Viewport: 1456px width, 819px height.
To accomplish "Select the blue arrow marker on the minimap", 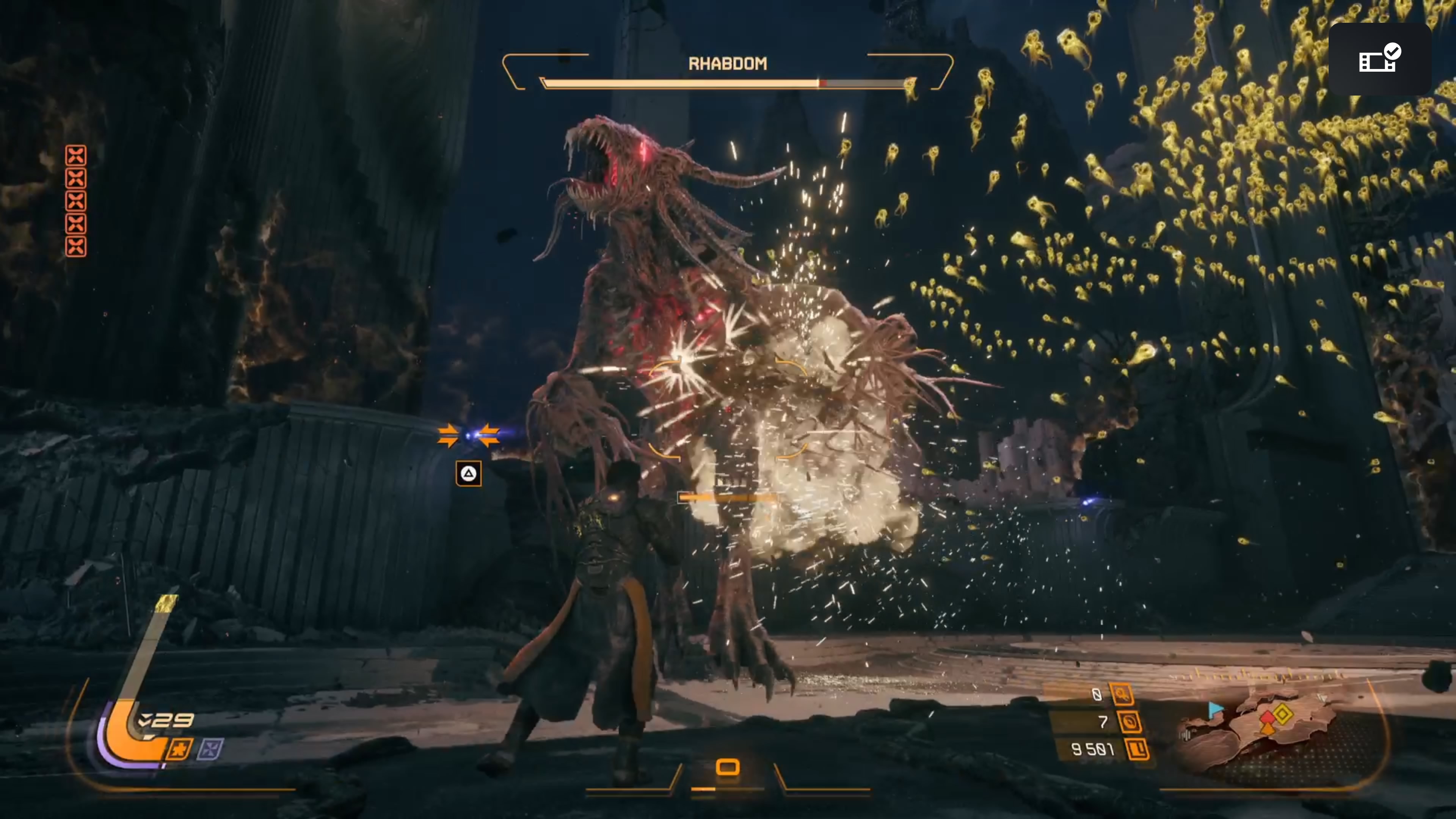I will [1214, 709].
